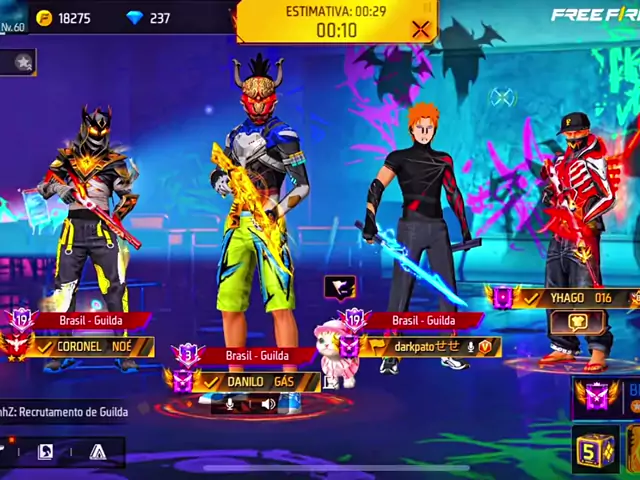640x480 pixels.
Task: Toggle the microphone under DANILO GÁS
Action: tap(230, 404)
